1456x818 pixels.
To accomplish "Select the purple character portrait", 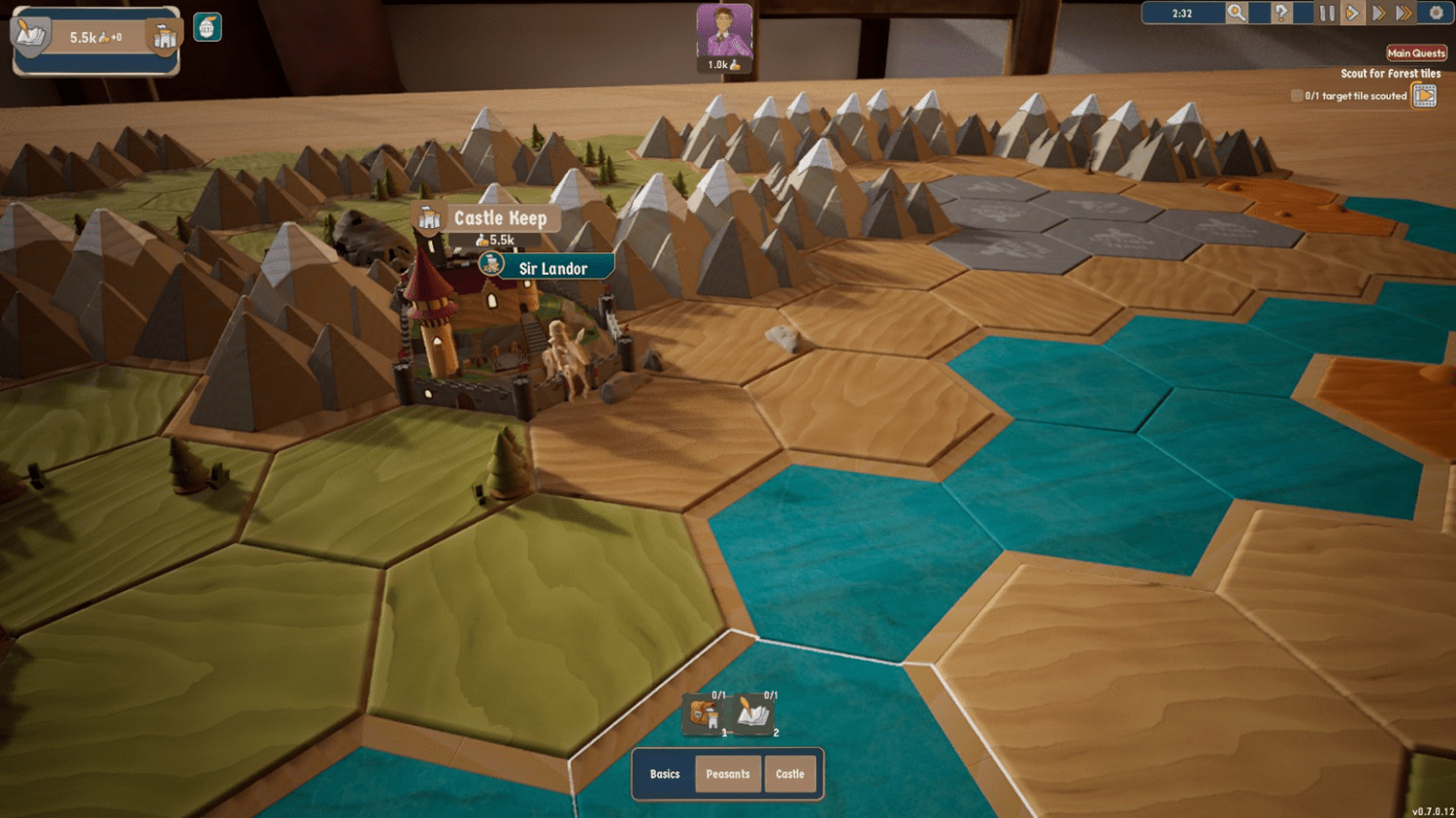I will point(724,31).
